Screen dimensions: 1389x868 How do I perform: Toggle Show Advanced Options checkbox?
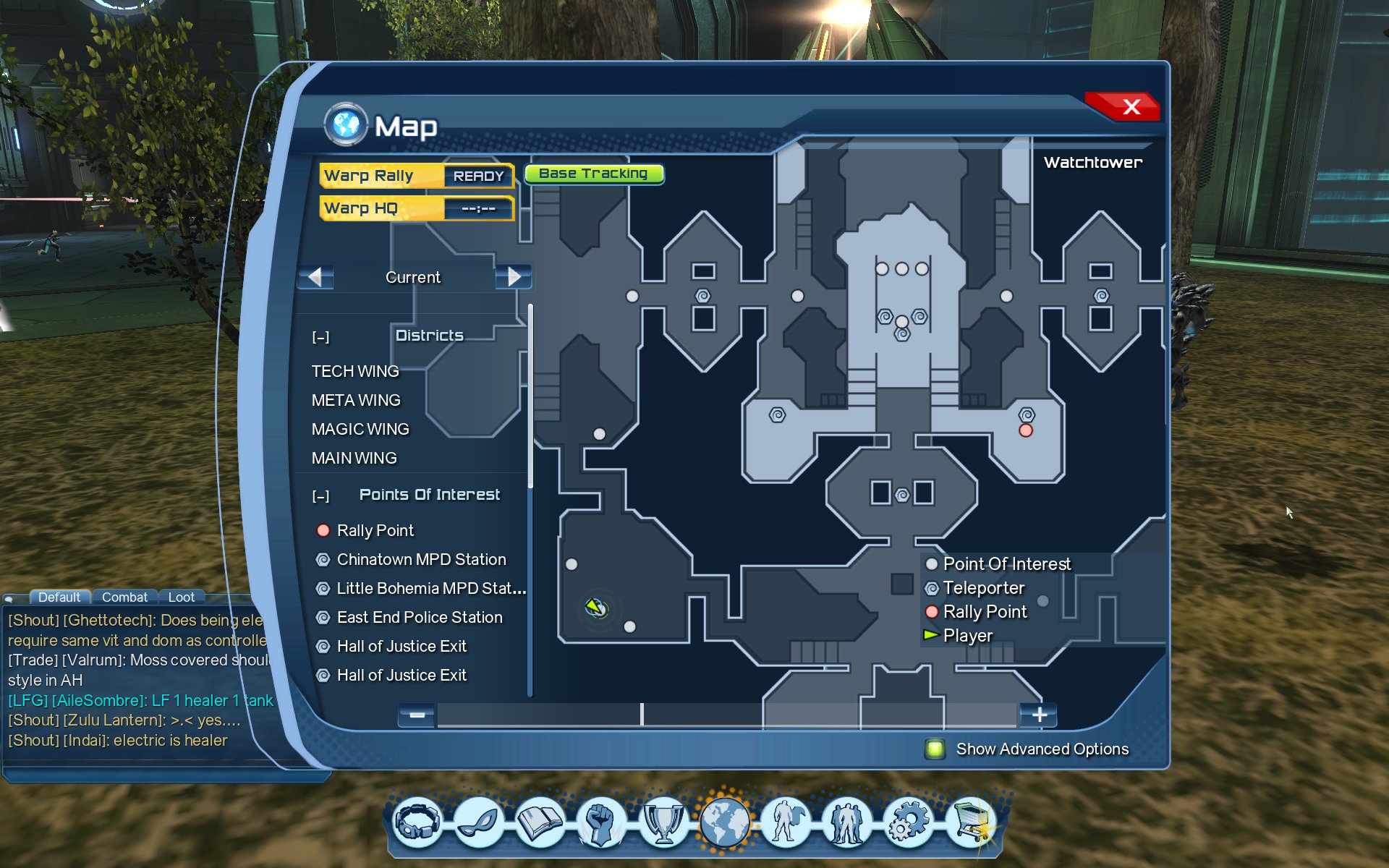935,749
